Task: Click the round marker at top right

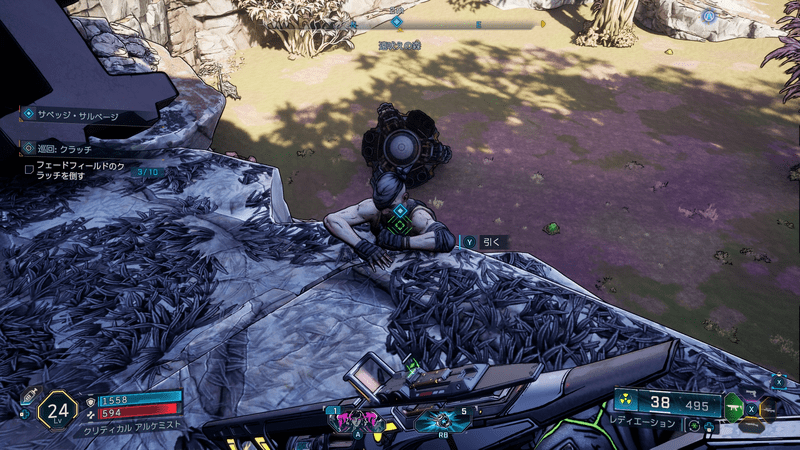Action: (x=709, y=16)
